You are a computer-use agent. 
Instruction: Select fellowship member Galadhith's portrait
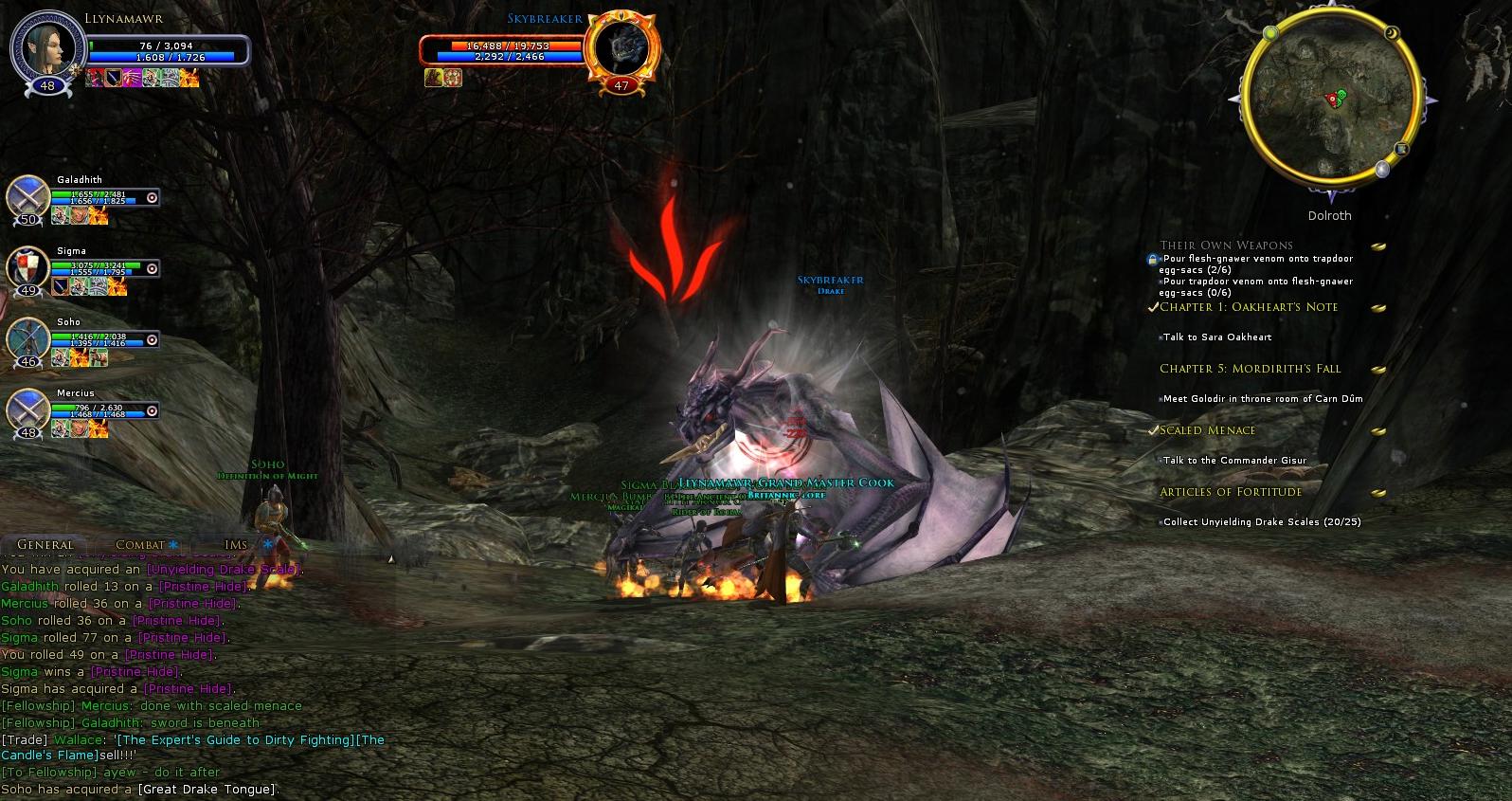click(x=28, y=197)
